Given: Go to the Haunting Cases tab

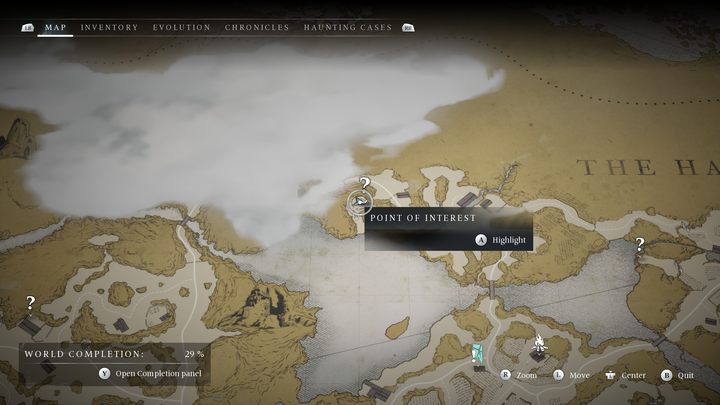Looking at the screenshot, I should coord(348,27).
